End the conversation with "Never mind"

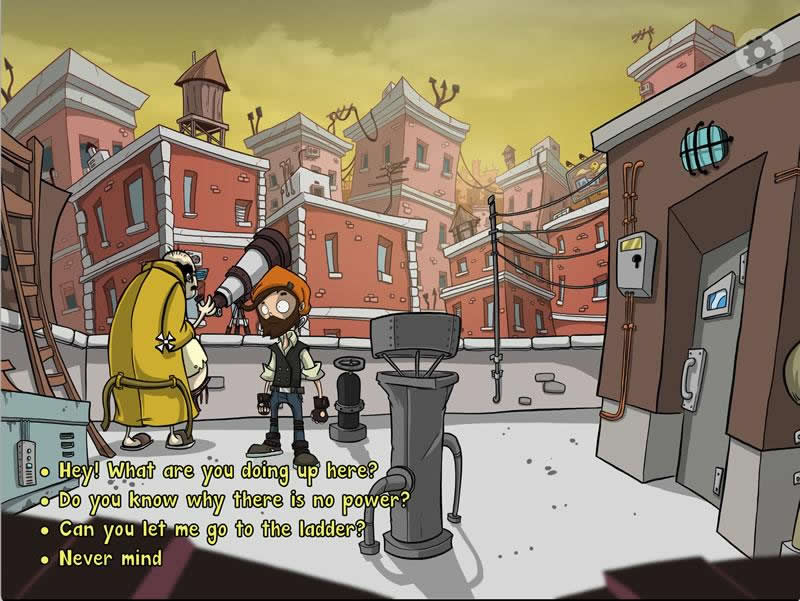tap(110, 558)
